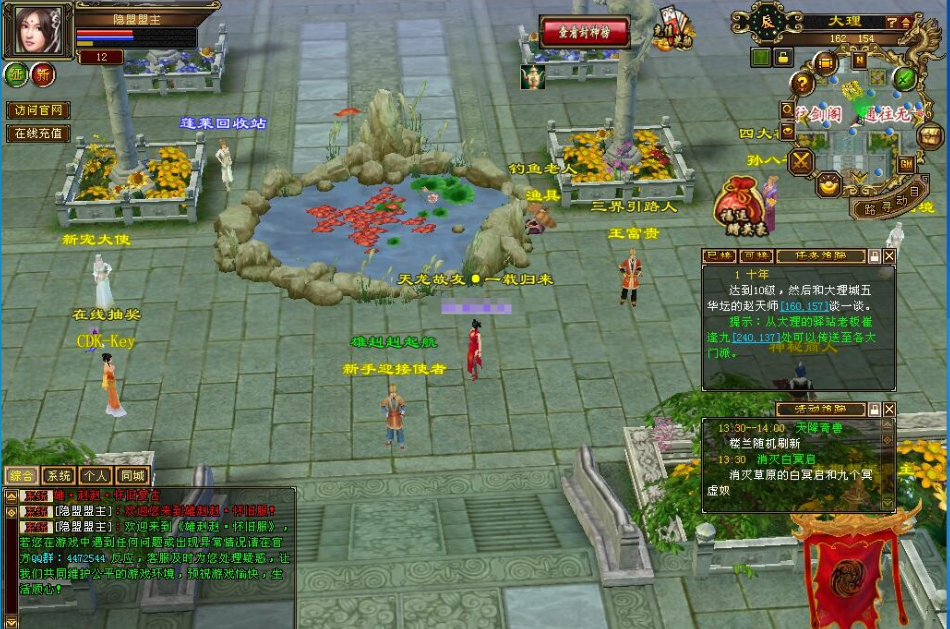This screenshot has width=950, height=629.
Task: Open the 访问官网 official website button
Action: [37, 110]
